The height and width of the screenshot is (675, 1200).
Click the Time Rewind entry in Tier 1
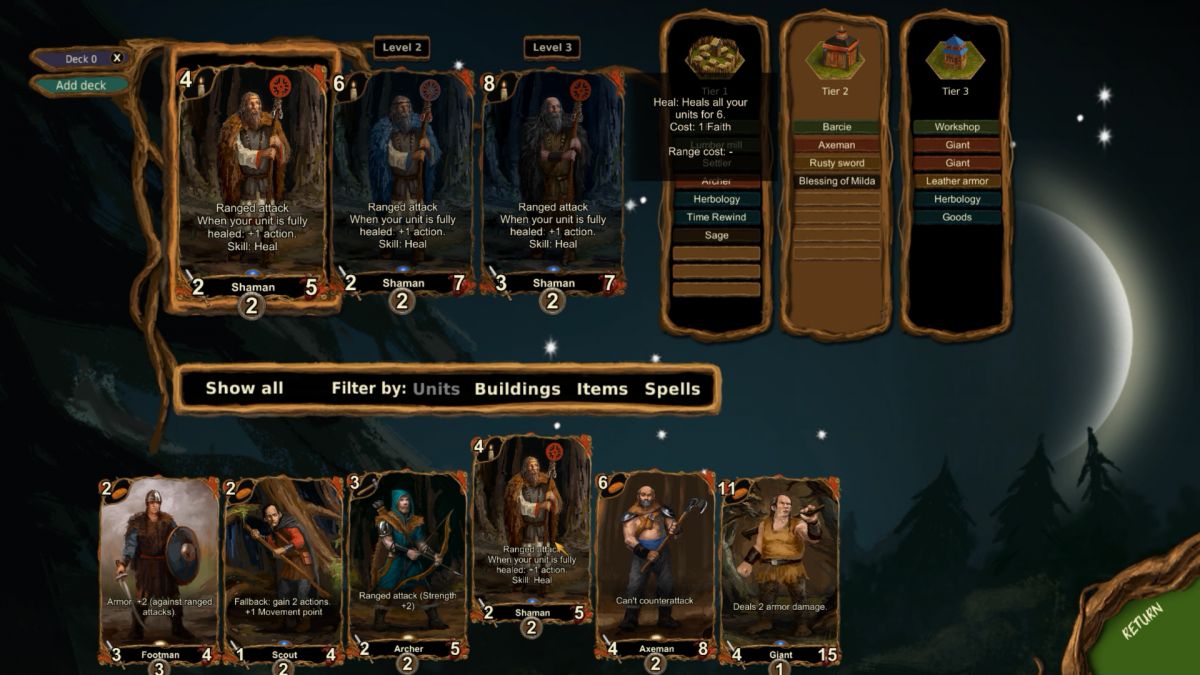pyautogui.click(x=716, y=217)
